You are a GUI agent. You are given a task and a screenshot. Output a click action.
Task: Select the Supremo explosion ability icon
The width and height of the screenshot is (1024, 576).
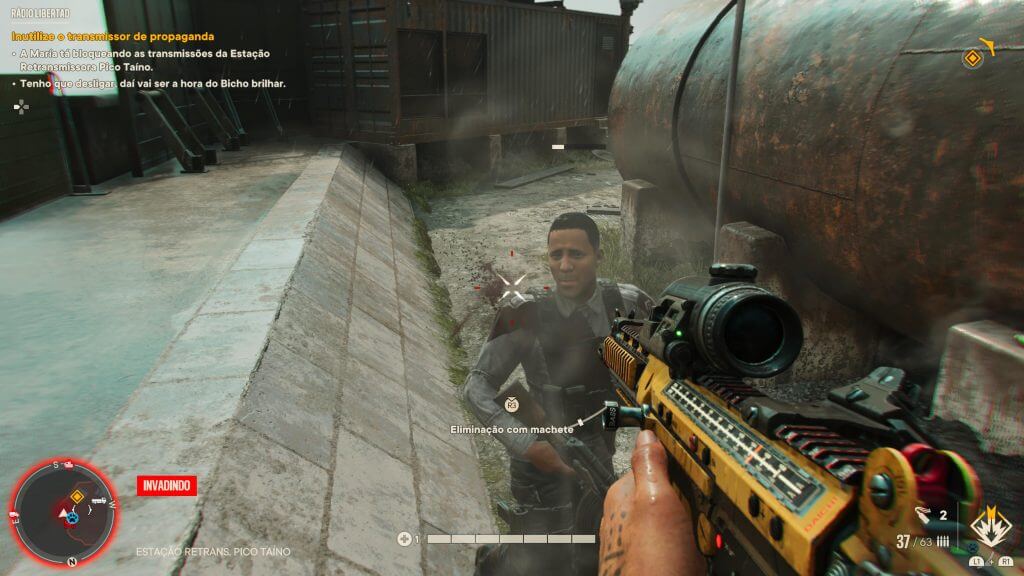989,528
